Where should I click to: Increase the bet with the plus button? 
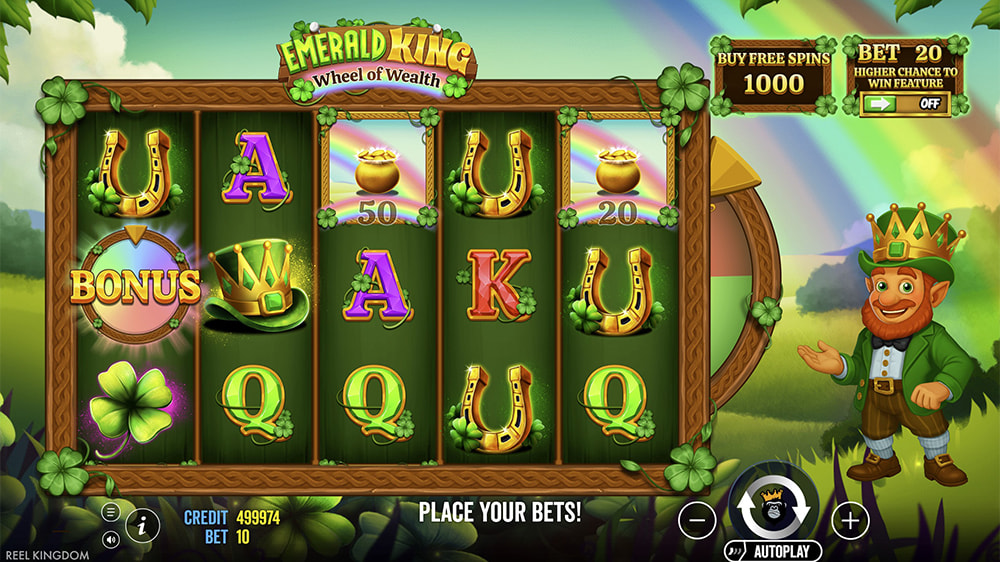tap(850, 520)
